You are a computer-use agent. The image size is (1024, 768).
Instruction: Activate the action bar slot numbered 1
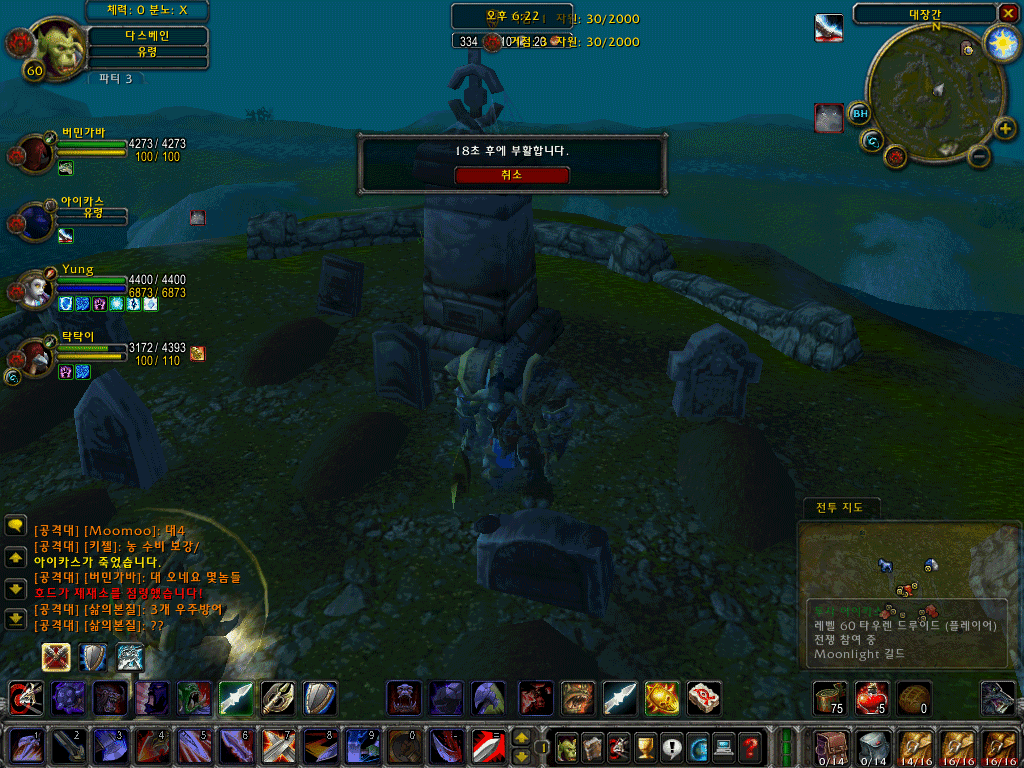[24, 746]
